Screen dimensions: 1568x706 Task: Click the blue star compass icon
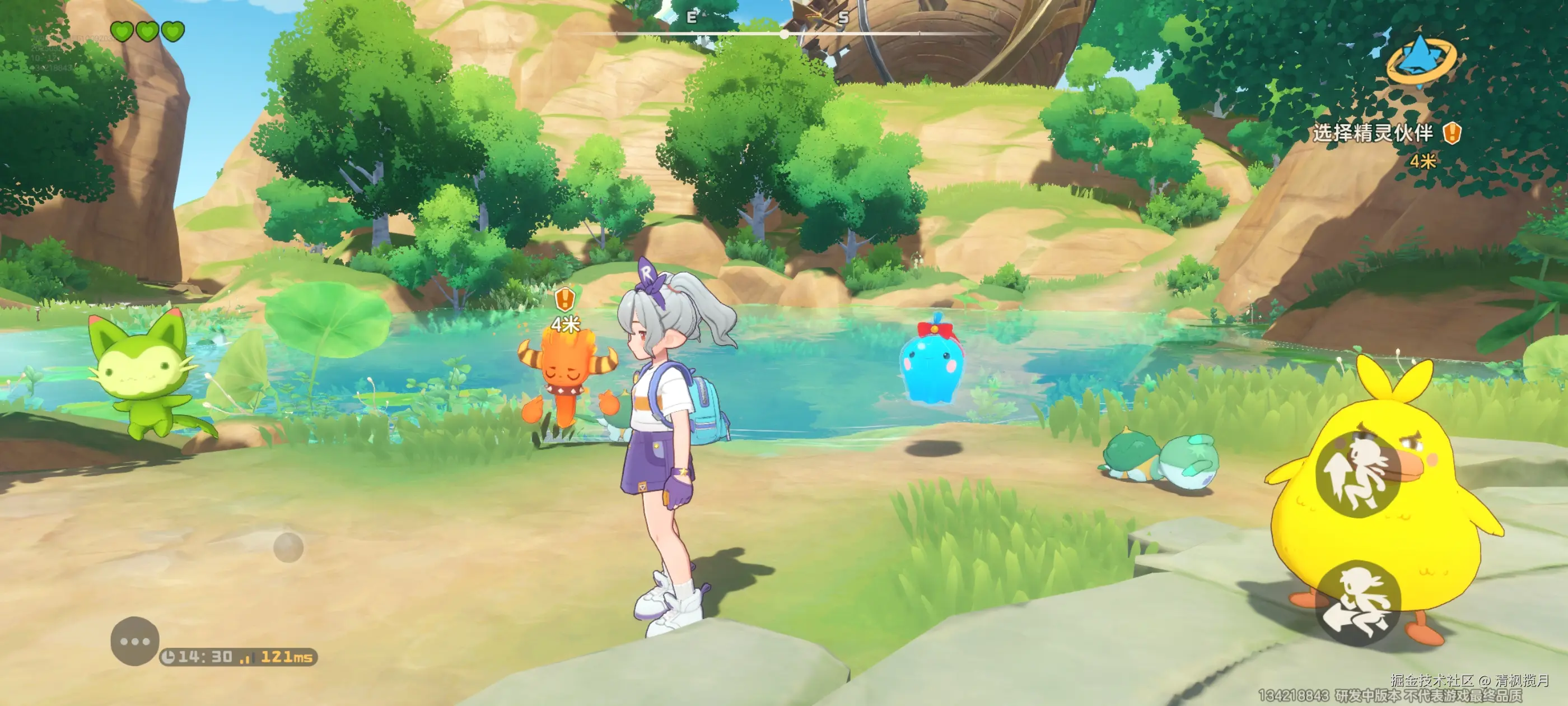coord(1421,58)
